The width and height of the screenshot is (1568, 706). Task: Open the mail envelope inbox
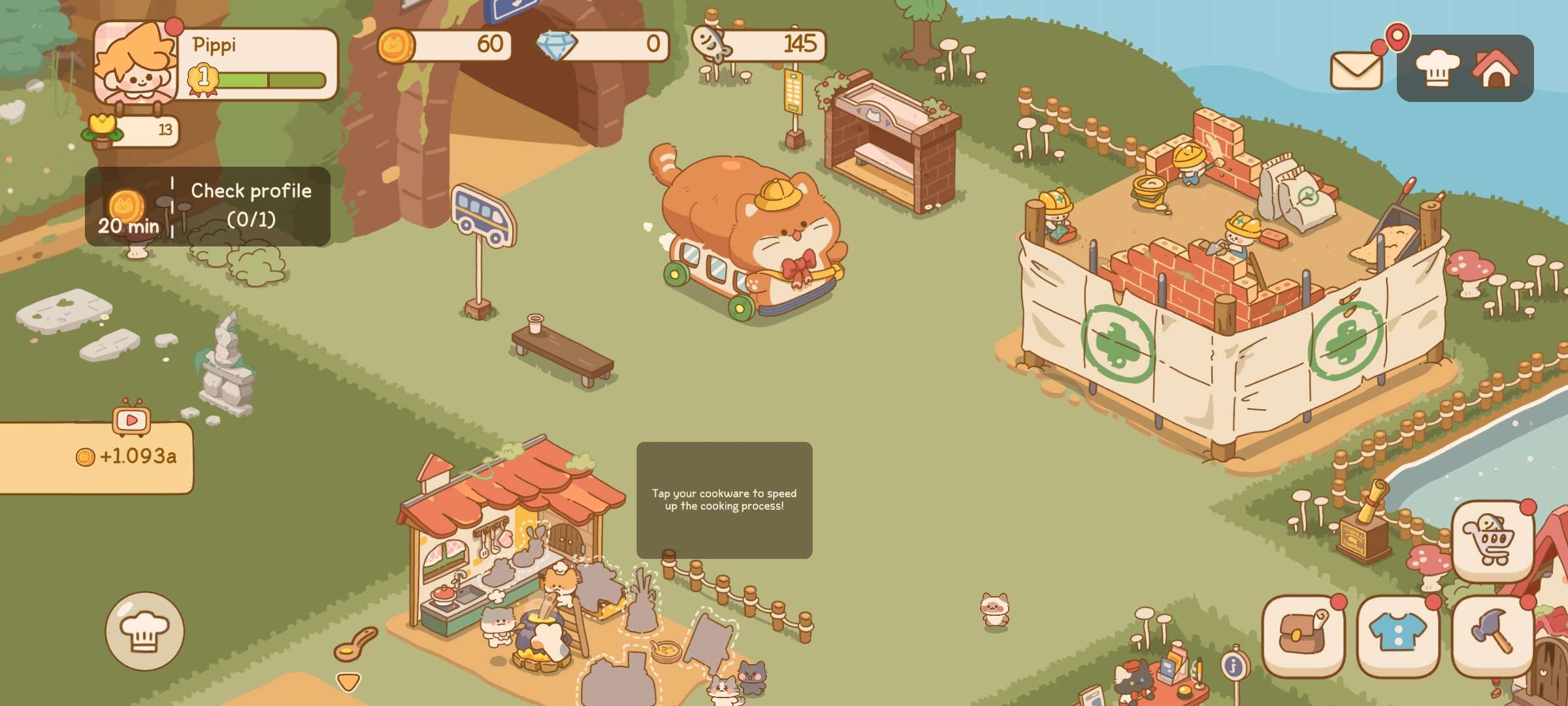1356,69
